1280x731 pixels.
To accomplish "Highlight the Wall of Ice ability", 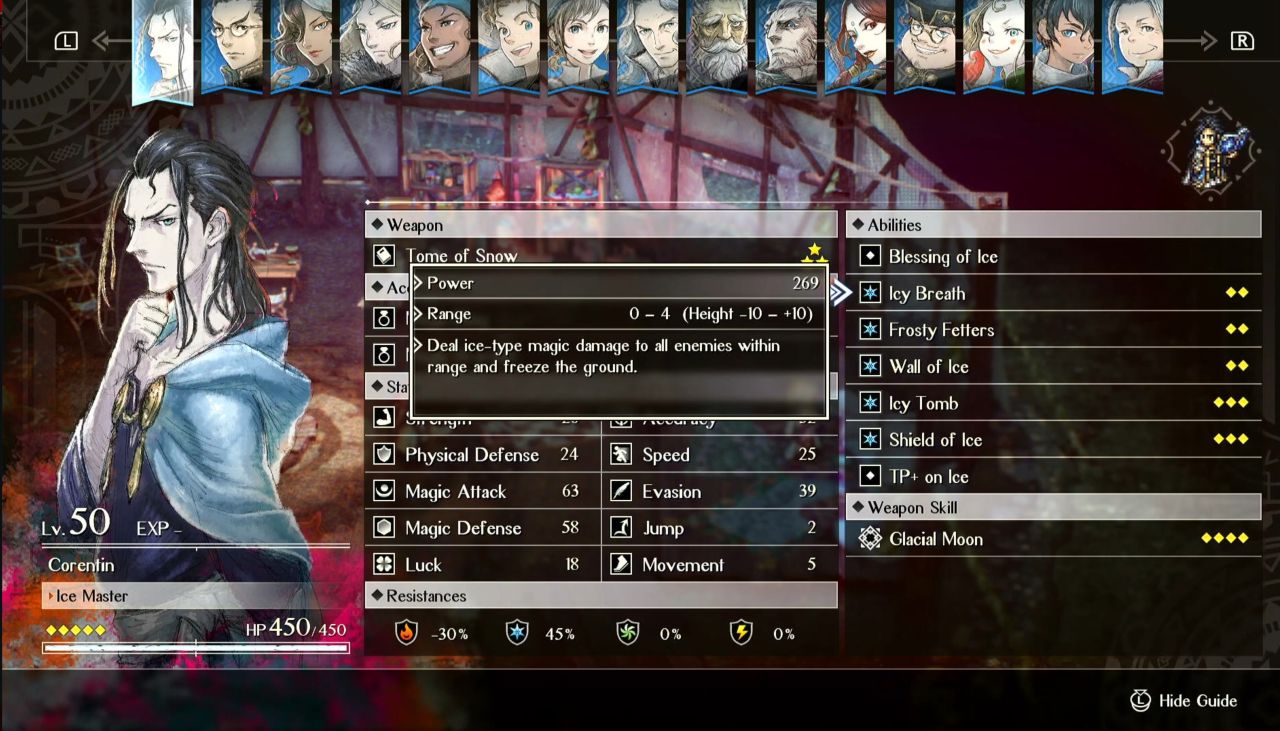I will 928,367.
